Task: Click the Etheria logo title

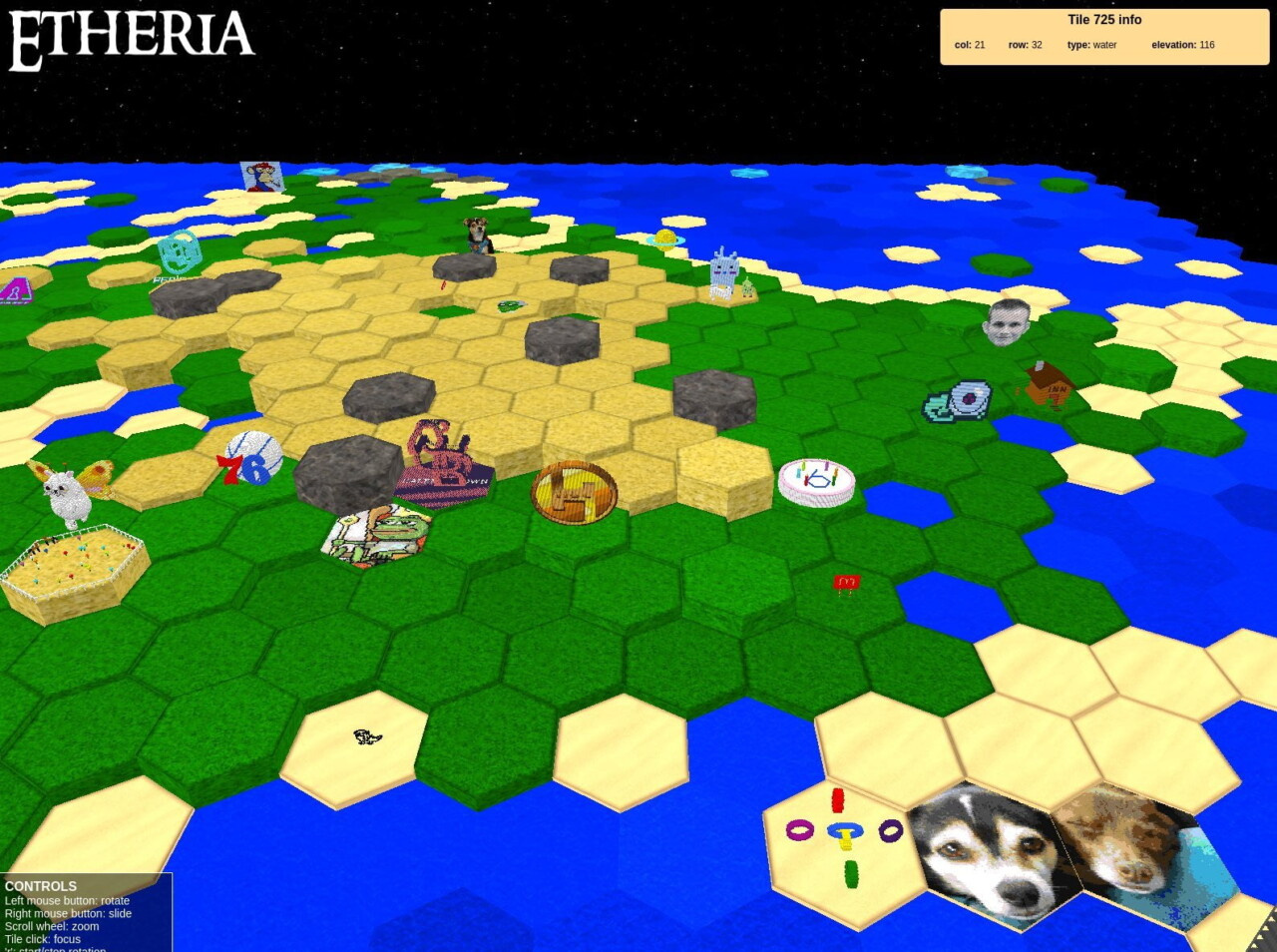Action: [x=132, y=38]
